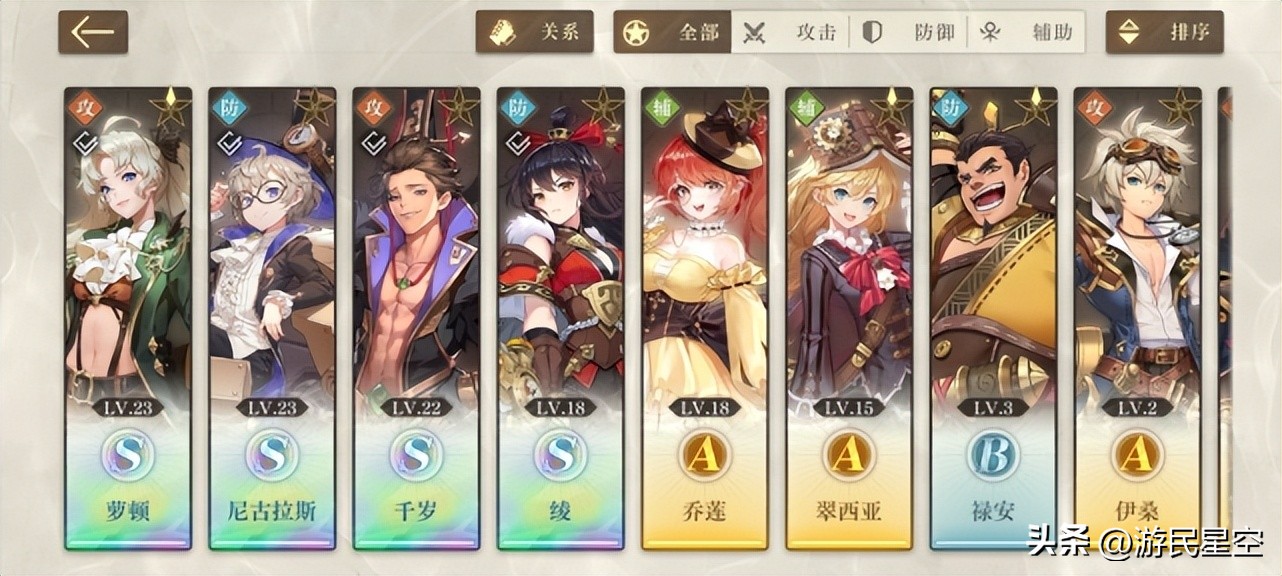Open the 关系 relationship button

tap(535, 32)
